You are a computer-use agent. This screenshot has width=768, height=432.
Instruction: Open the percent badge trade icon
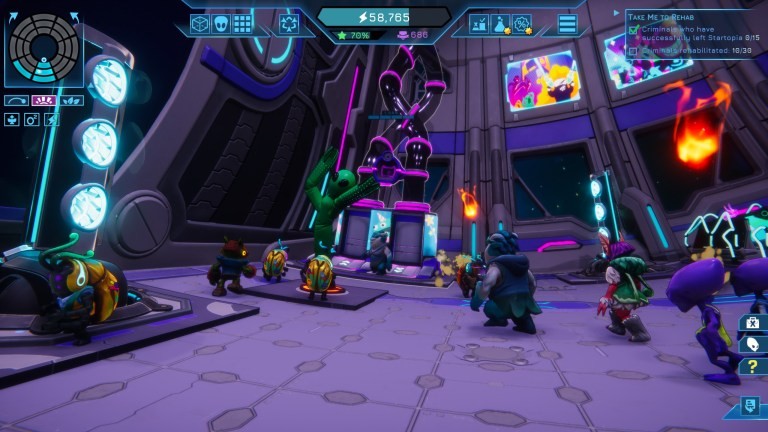coord(522,23)
